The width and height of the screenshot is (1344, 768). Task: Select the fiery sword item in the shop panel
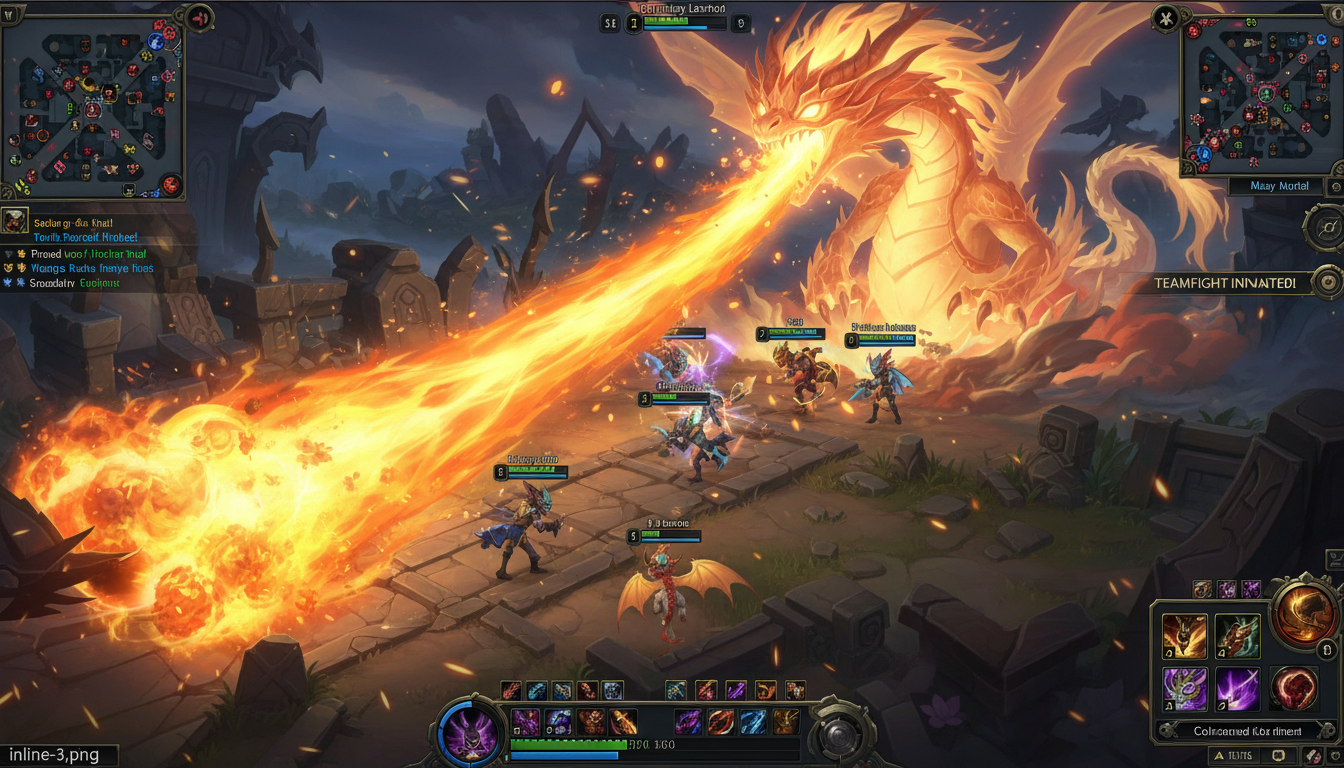click(x=1185, y=636)
